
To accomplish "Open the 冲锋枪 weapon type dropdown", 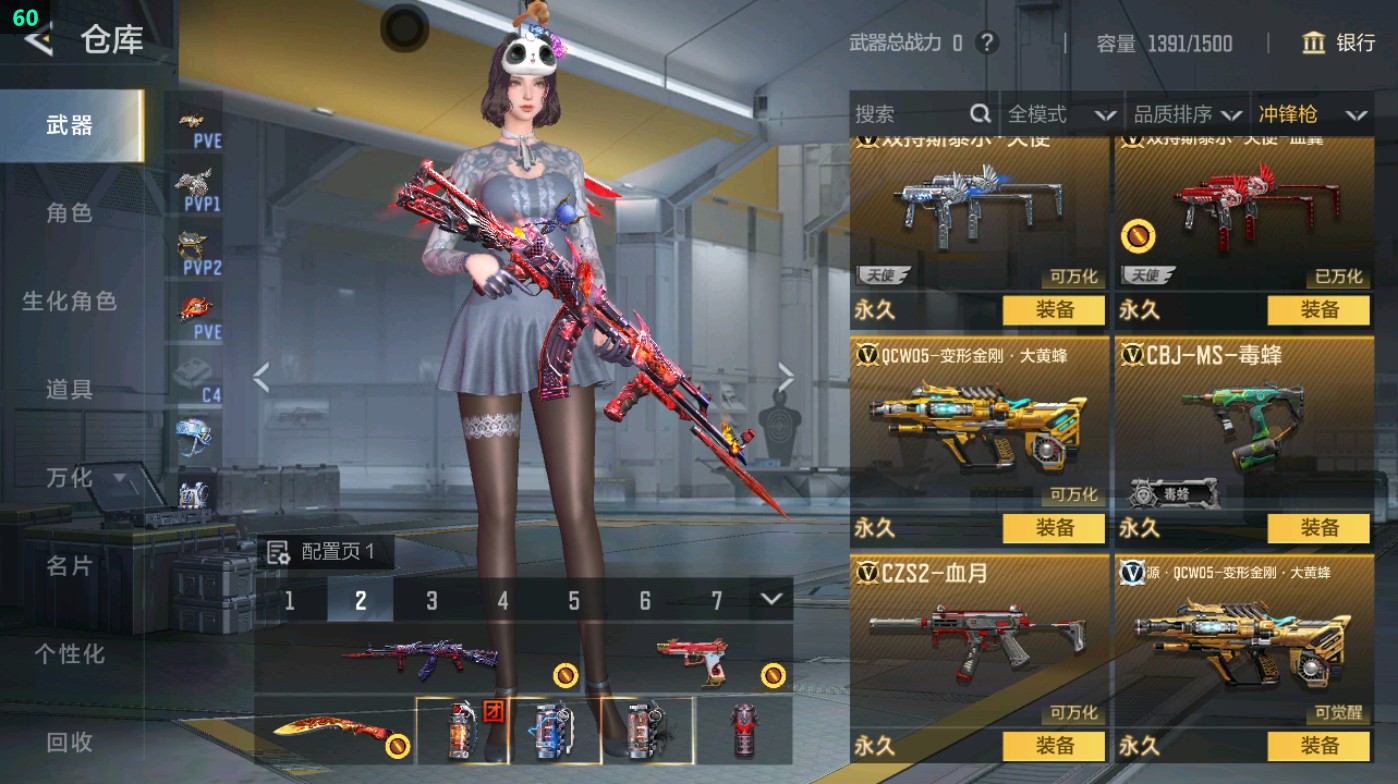I will [1312, 115].
